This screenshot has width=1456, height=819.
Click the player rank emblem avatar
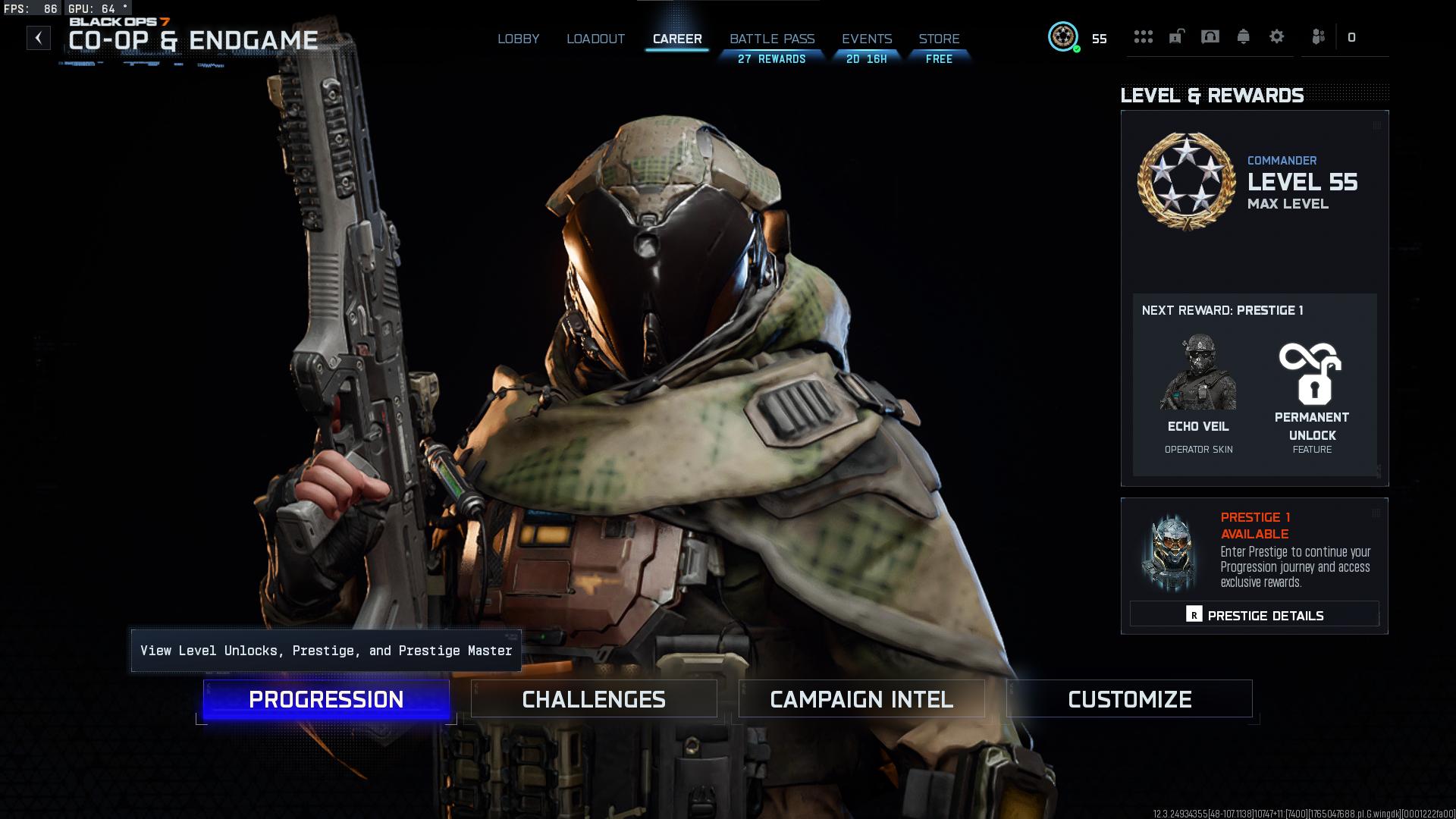(x=1063, y=36)
